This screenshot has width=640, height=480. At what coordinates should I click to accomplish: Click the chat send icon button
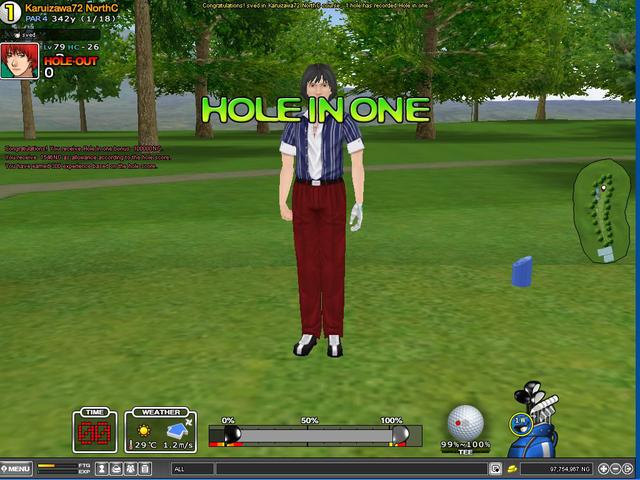[495, 468]
